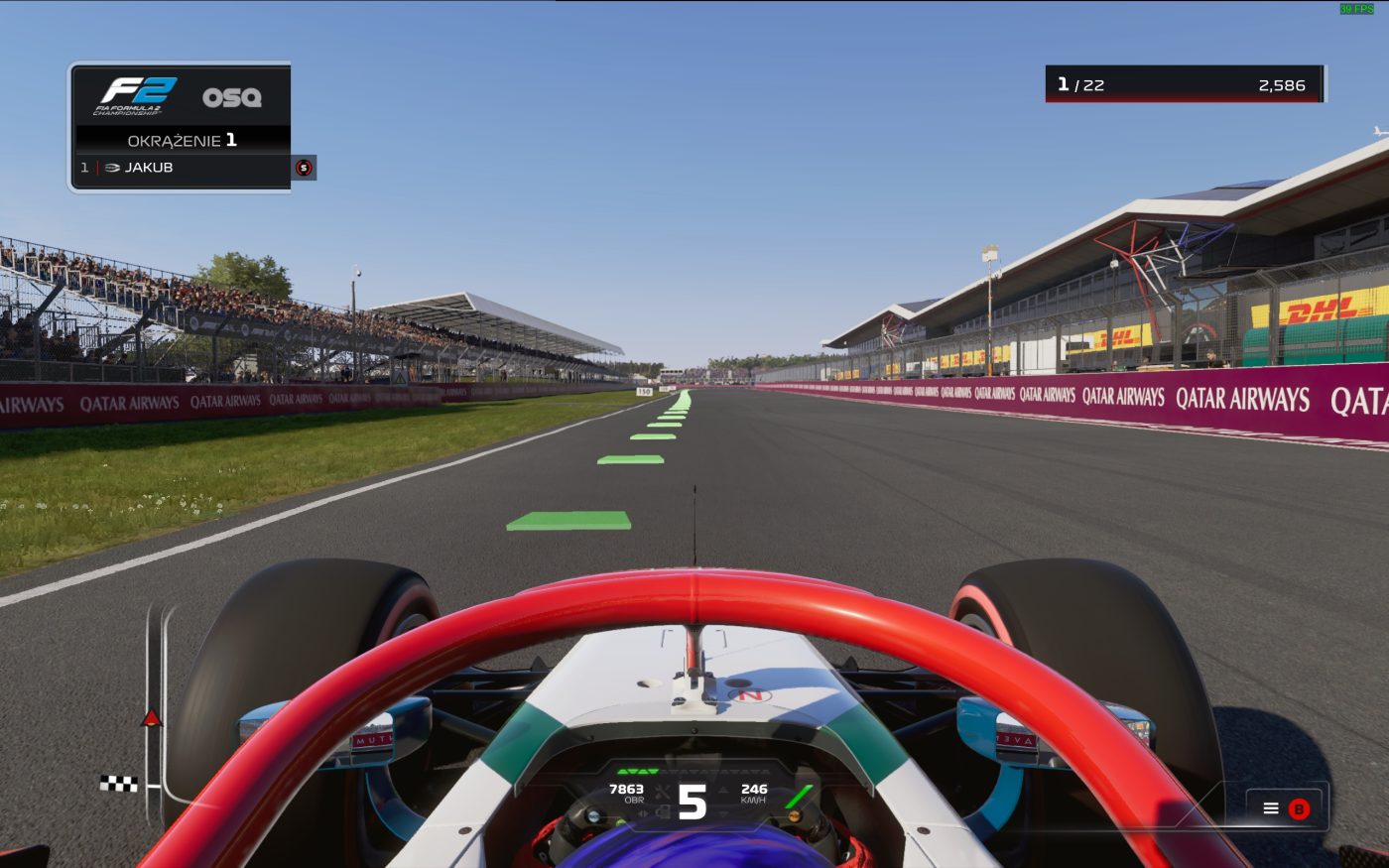Click the checkered flag on the lap progress bar
The height and width of the screenshot is (868, 1389).
pyautogui.click(x=119, y=784)
